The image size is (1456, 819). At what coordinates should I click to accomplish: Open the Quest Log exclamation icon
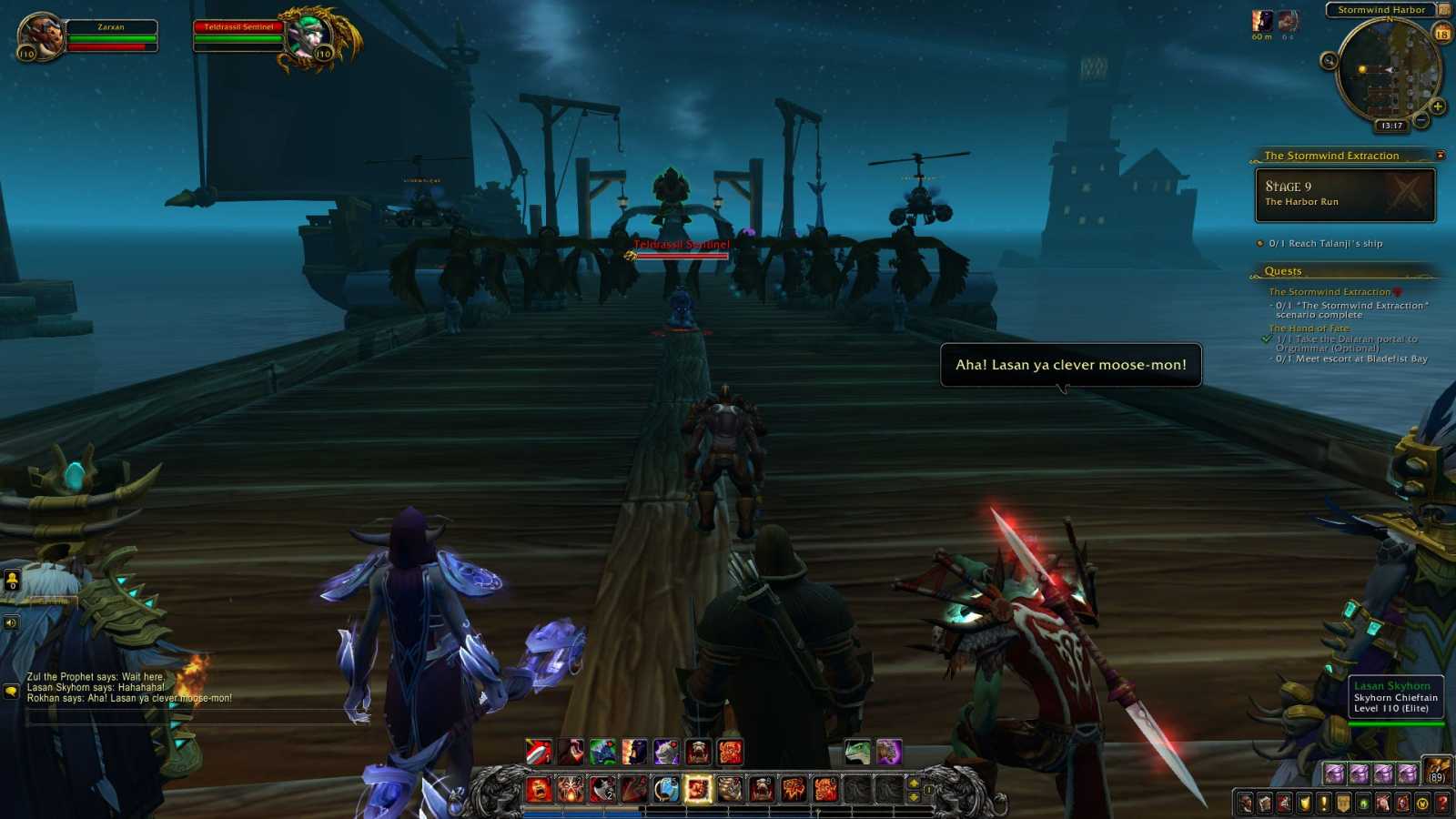[1327, 803]
